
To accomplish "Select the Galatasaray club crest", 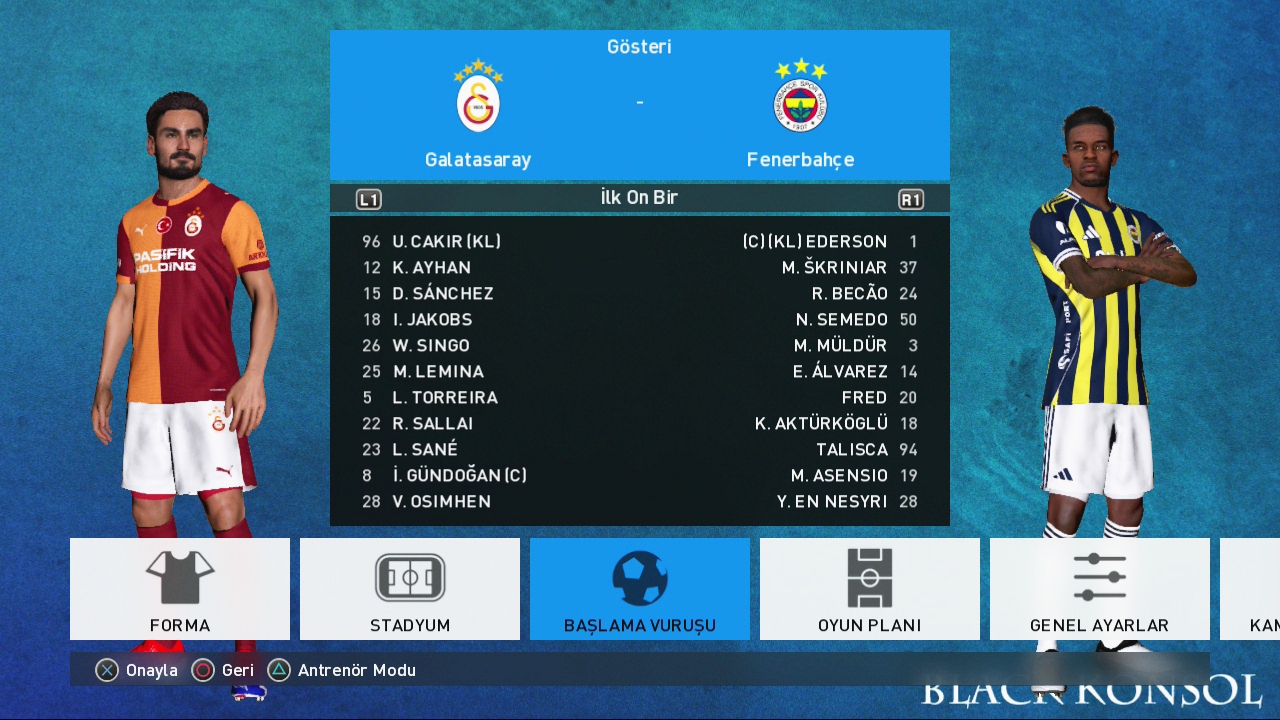I will [478, 102].
